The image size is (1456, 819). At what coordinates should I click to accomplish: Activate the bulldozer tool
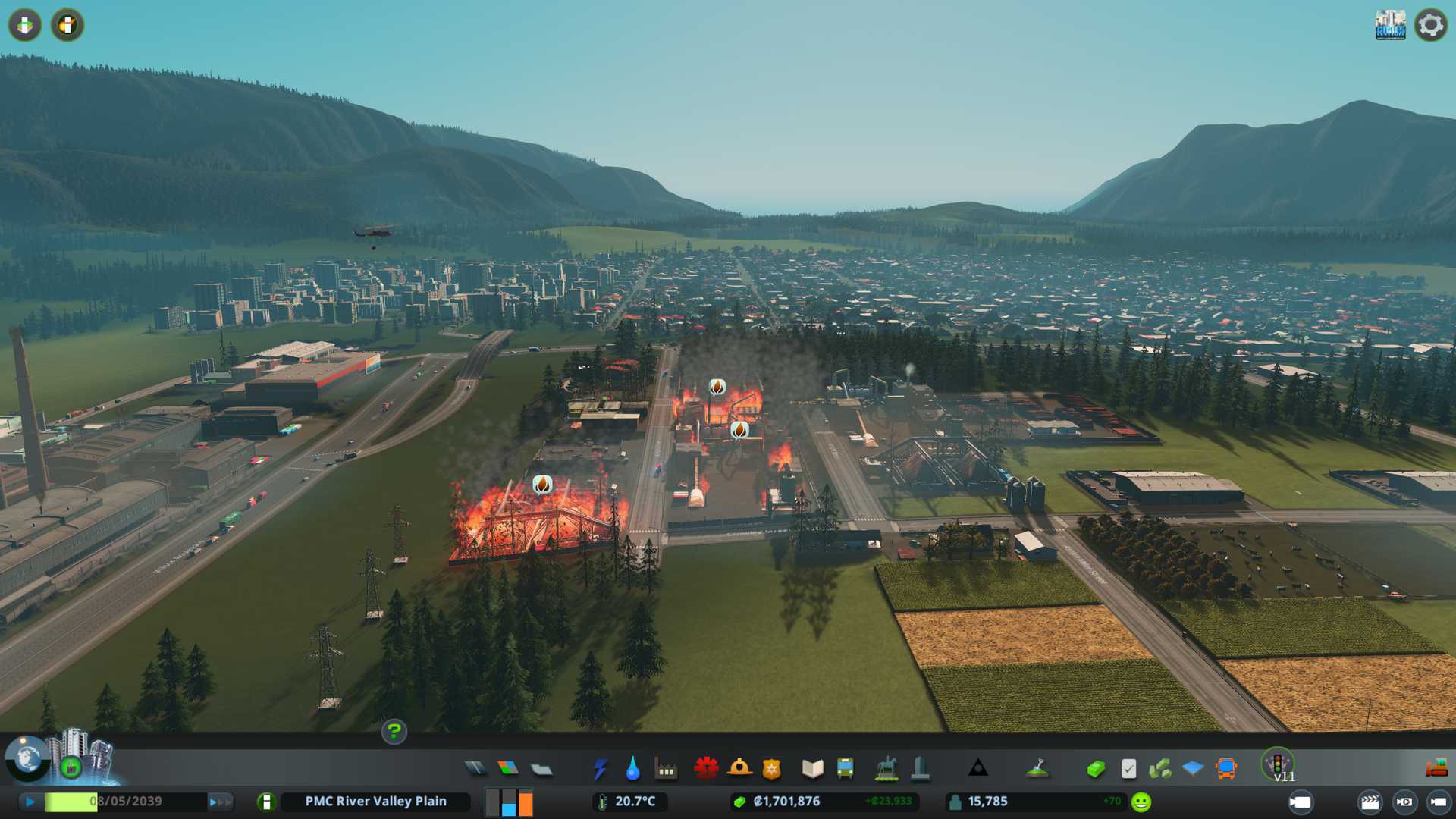point(1436,769)
